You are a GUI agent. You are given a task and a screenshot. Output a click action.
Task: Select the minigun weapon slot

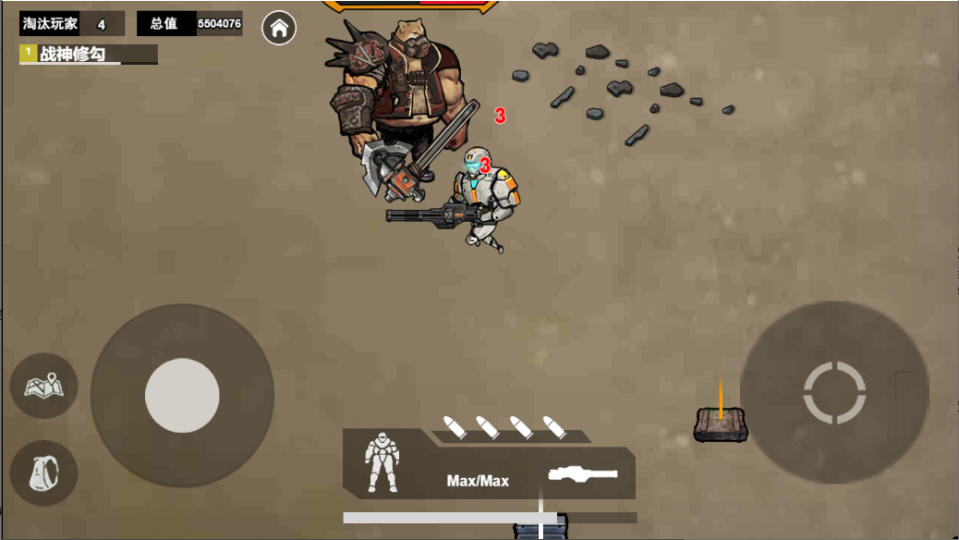point(583,474)
